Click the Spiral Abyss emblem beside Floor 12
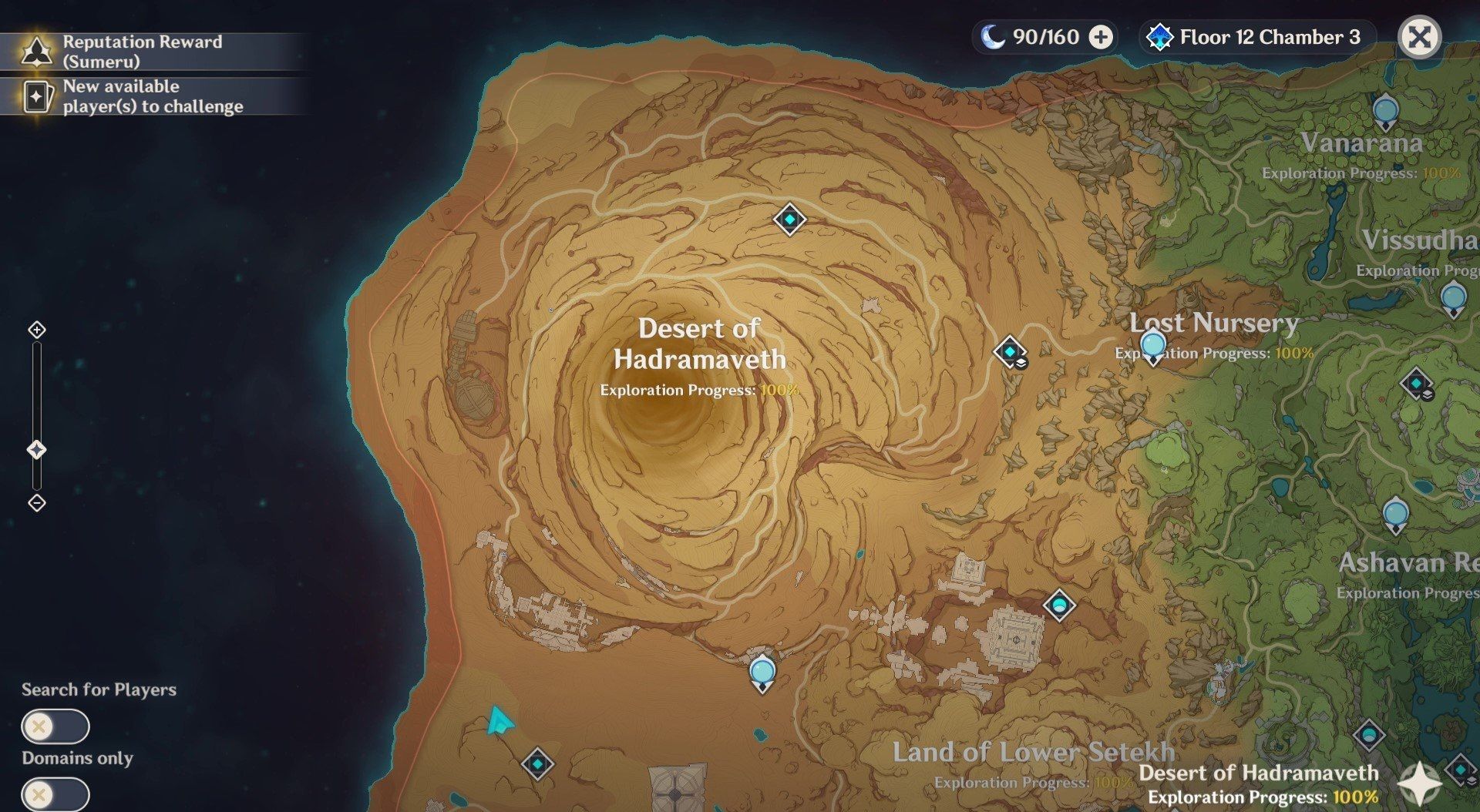This screenshot has width=1480, height=812. (1159, 36)
